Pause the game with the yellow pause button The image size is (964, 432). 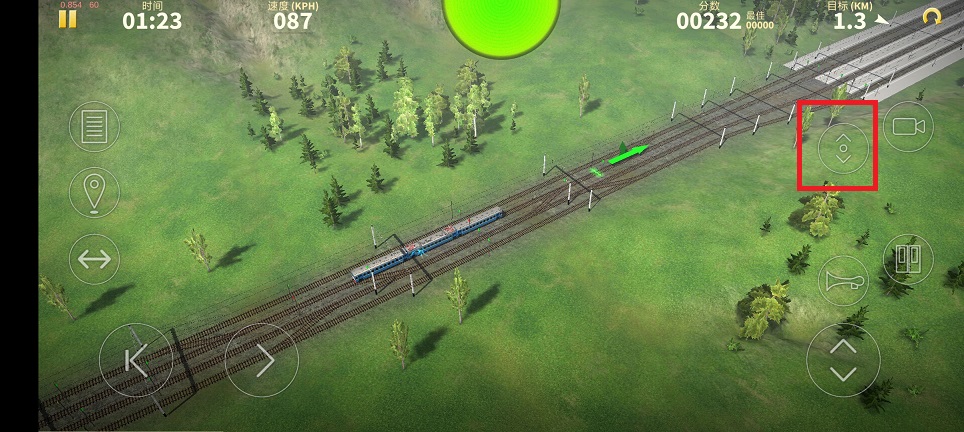coord(68,19)
